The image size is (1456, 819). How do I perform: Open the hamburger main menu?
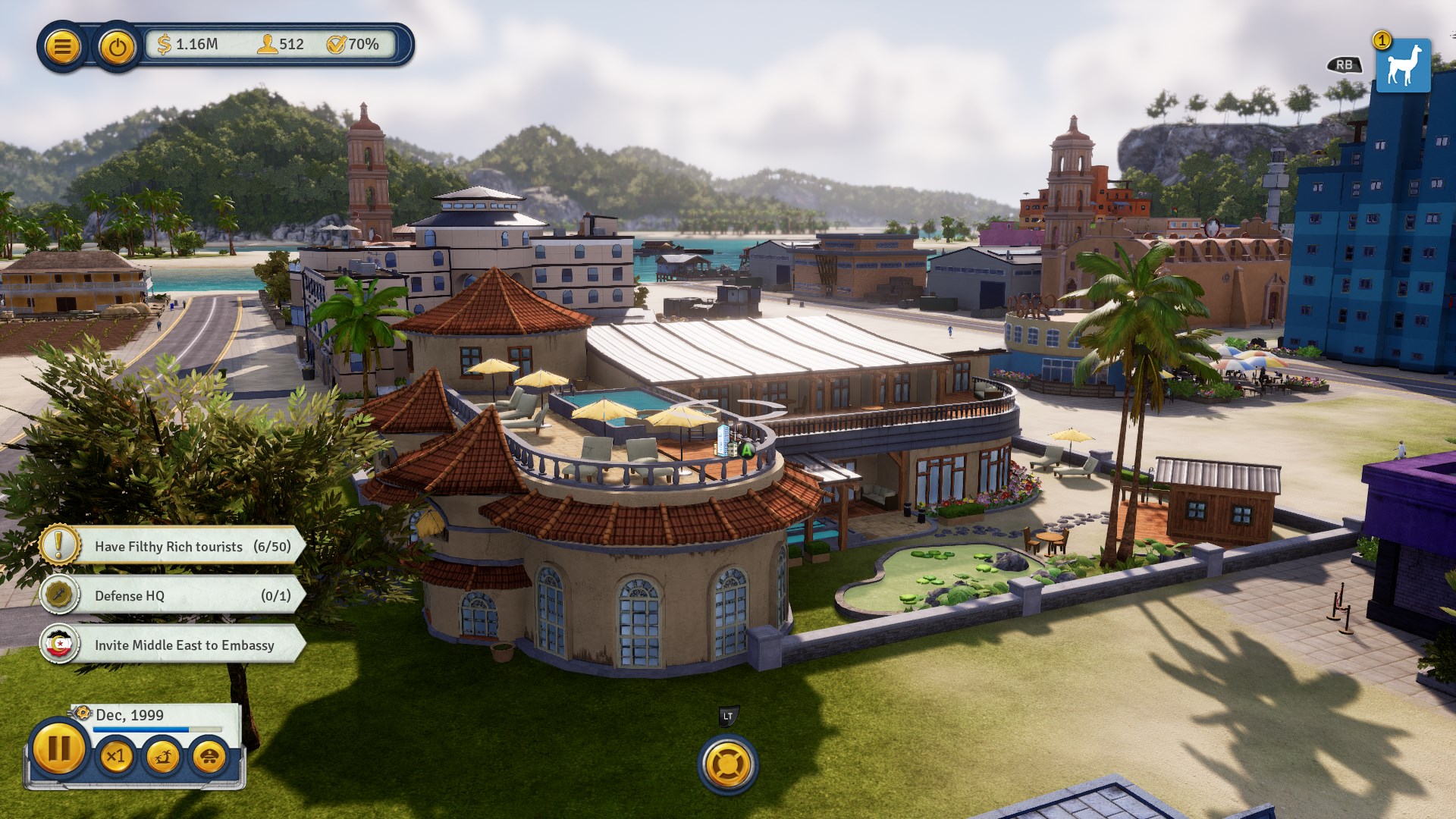[62, 47]
